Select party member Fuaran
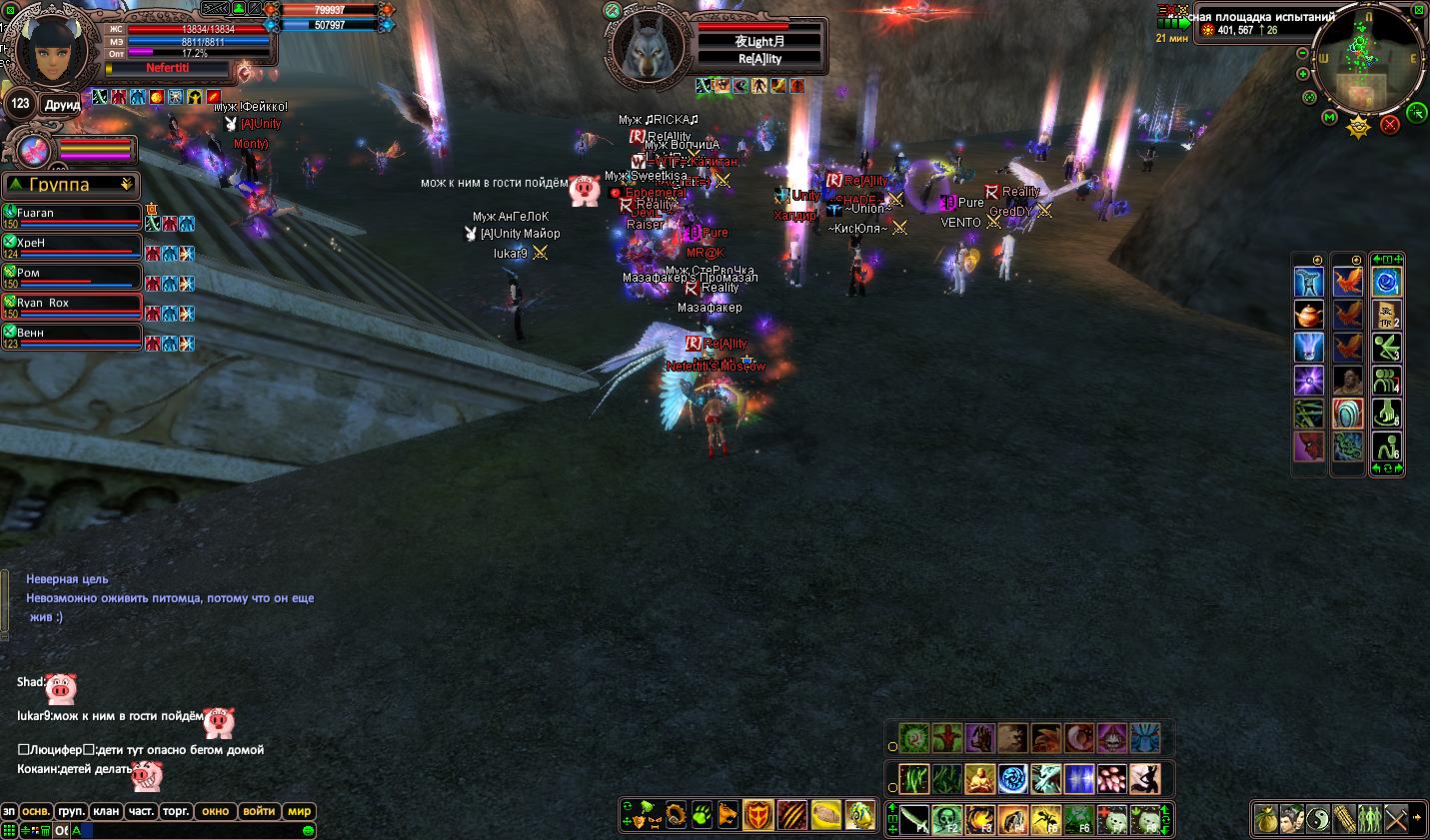This screenshot has height=840, width=1430. (72, 218)
